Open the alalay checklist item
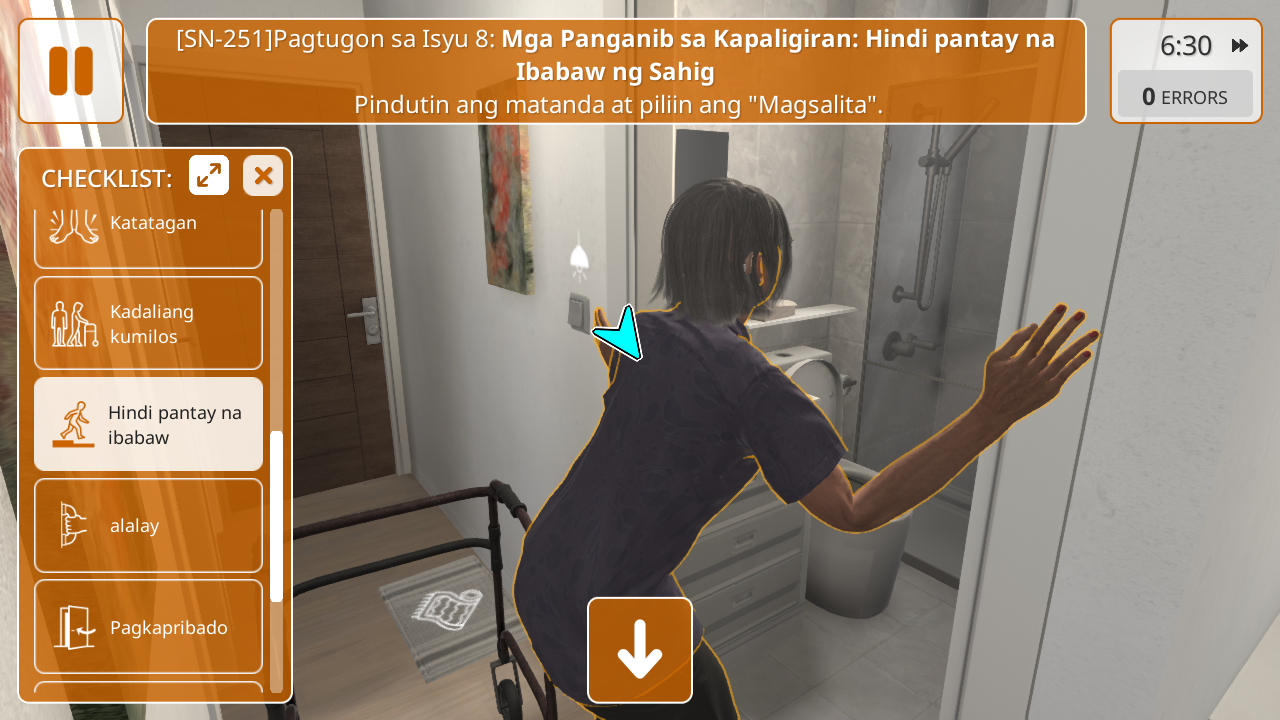The width and height of the screenshot is (1280, 720). 148,525
